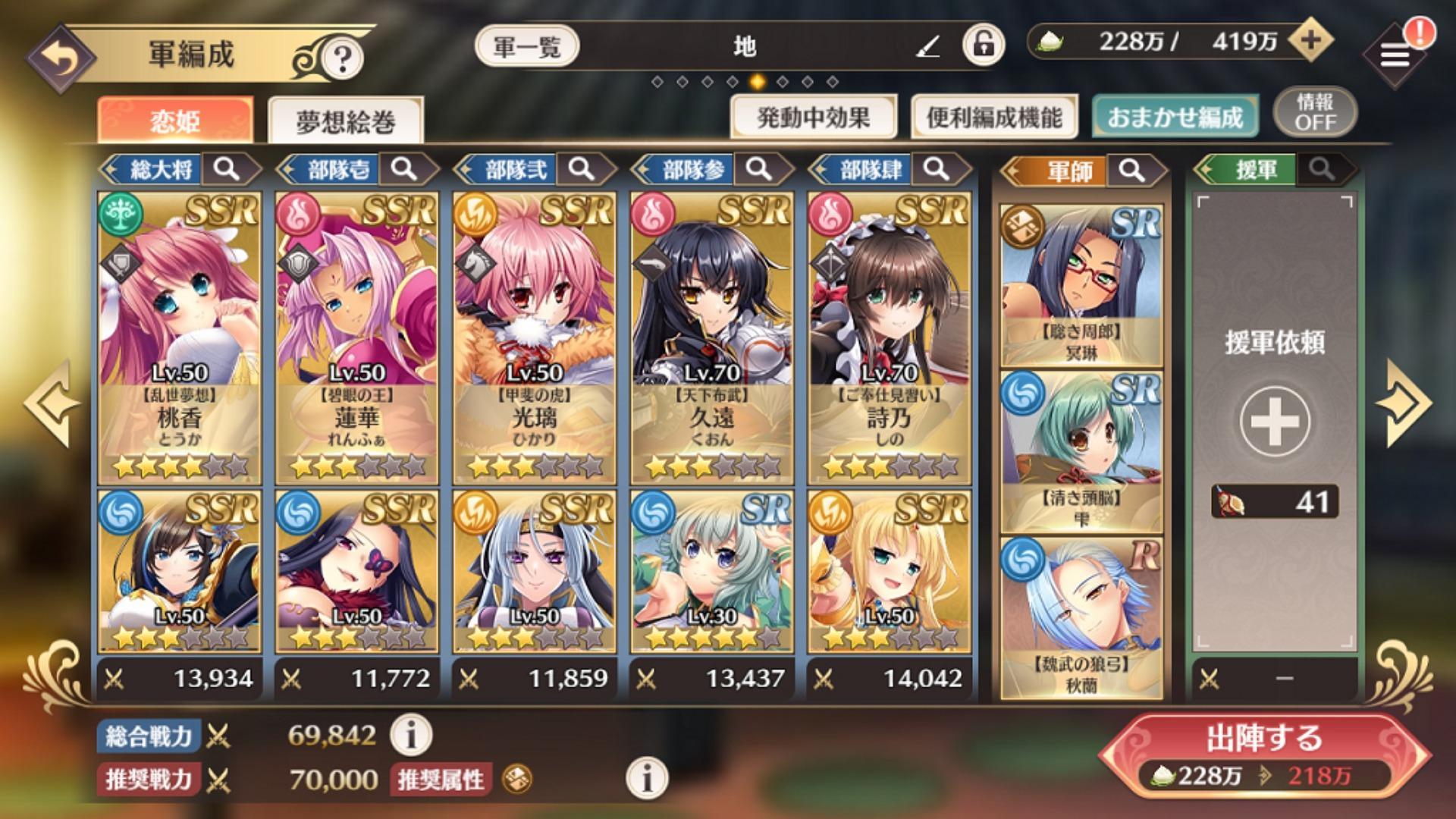Use おまかせ編成 auto formation
The width and height of the screenshot is (1456, 819).
(1175, 118)
